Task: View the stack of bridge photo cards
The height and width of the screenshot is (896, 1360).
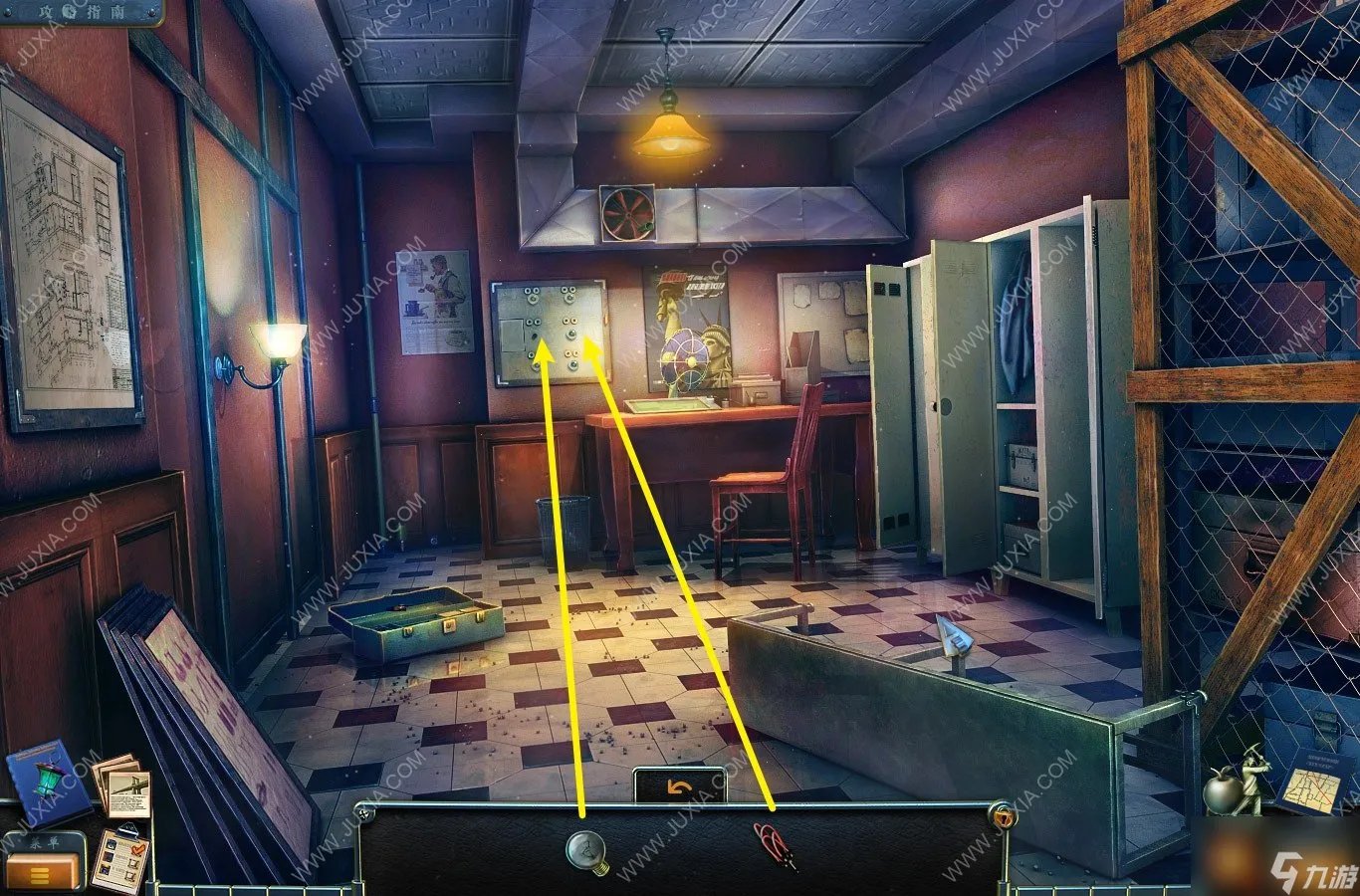Action: pos(123,784)
